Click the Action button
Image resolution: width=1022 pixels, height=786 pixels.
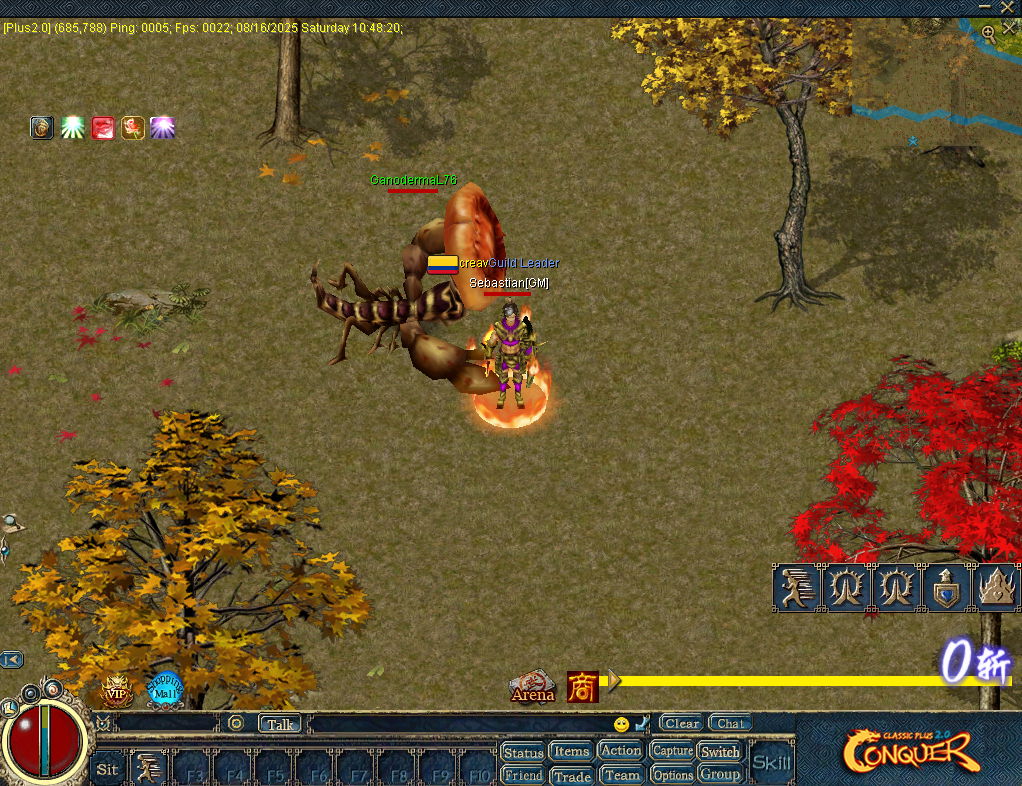click(x=621, y=750)
